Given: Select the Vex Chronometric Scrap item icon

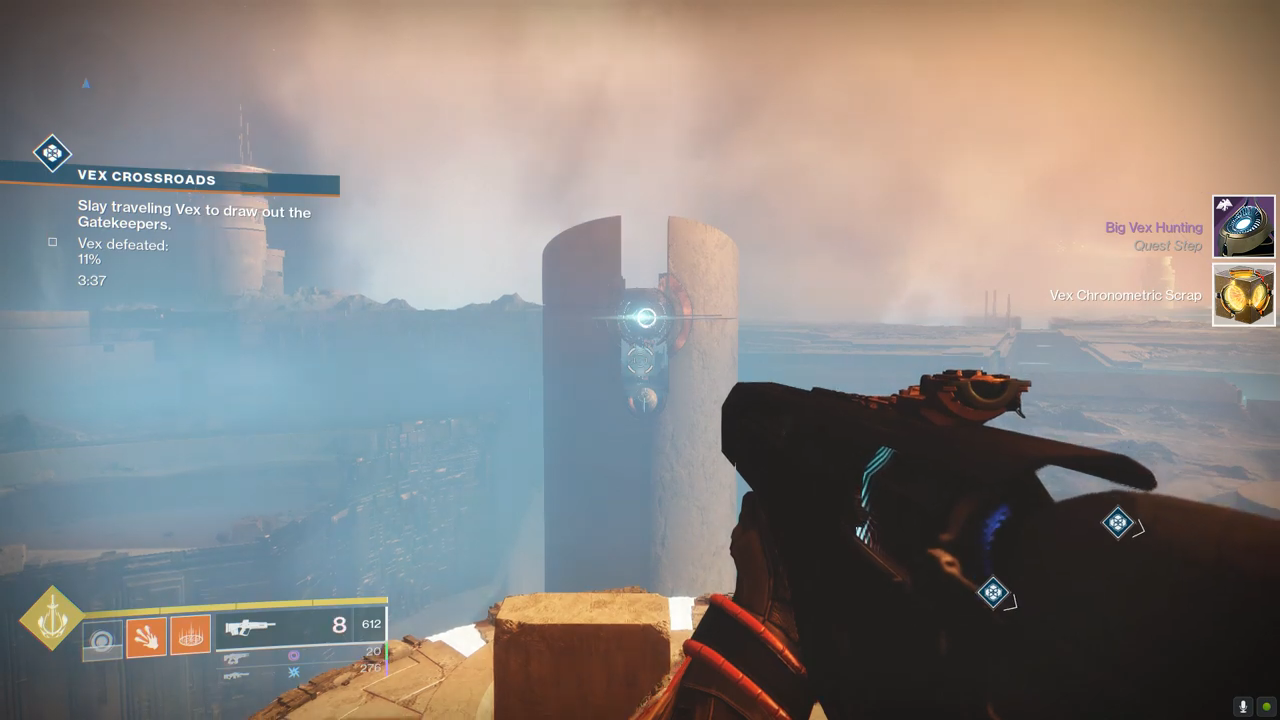Looking at the screenshot, I should (x=1244, y=294).
